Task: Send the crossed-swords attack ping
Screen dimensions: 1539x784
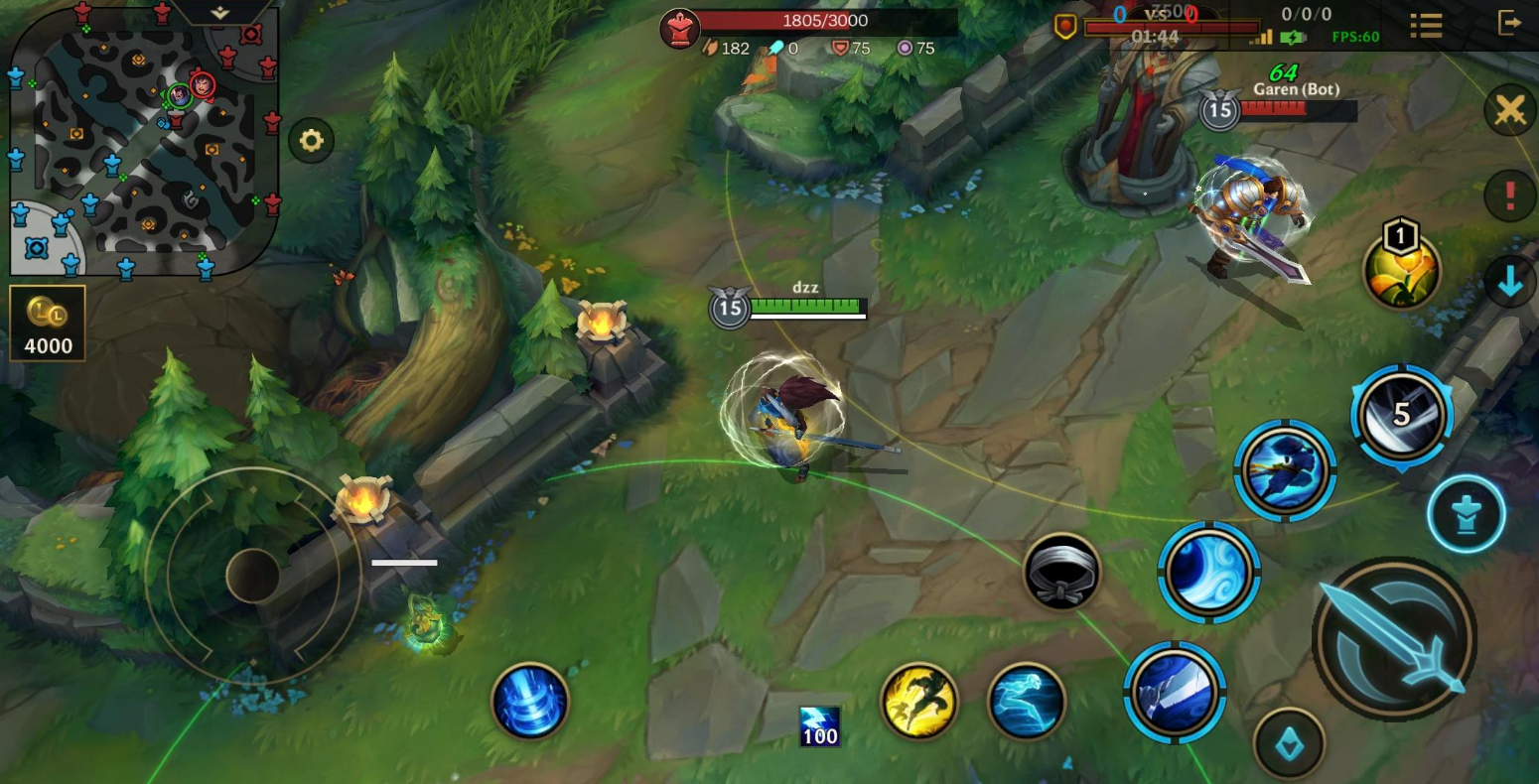Action: coord(1509,109)
